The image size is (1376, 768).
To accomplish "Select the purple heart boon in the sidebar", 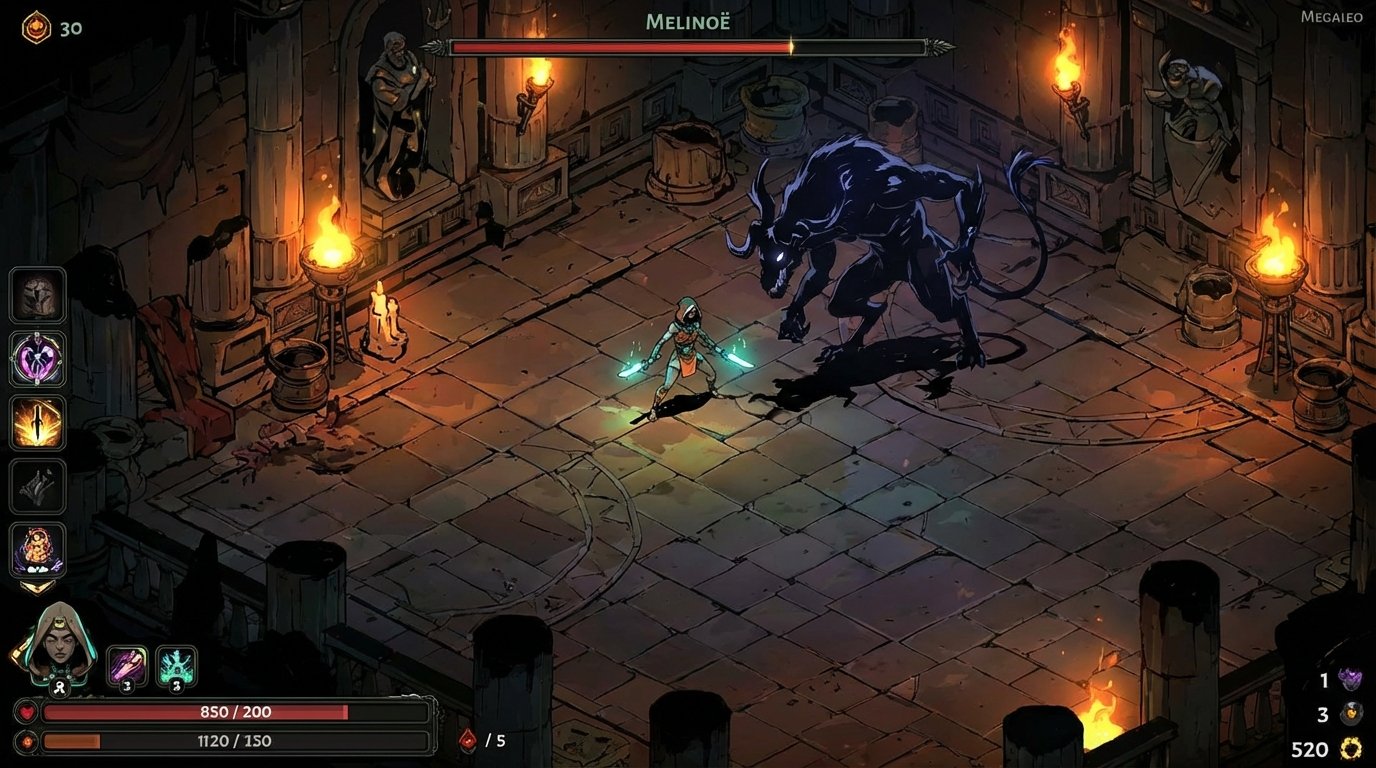I will [x=37, y=359].
